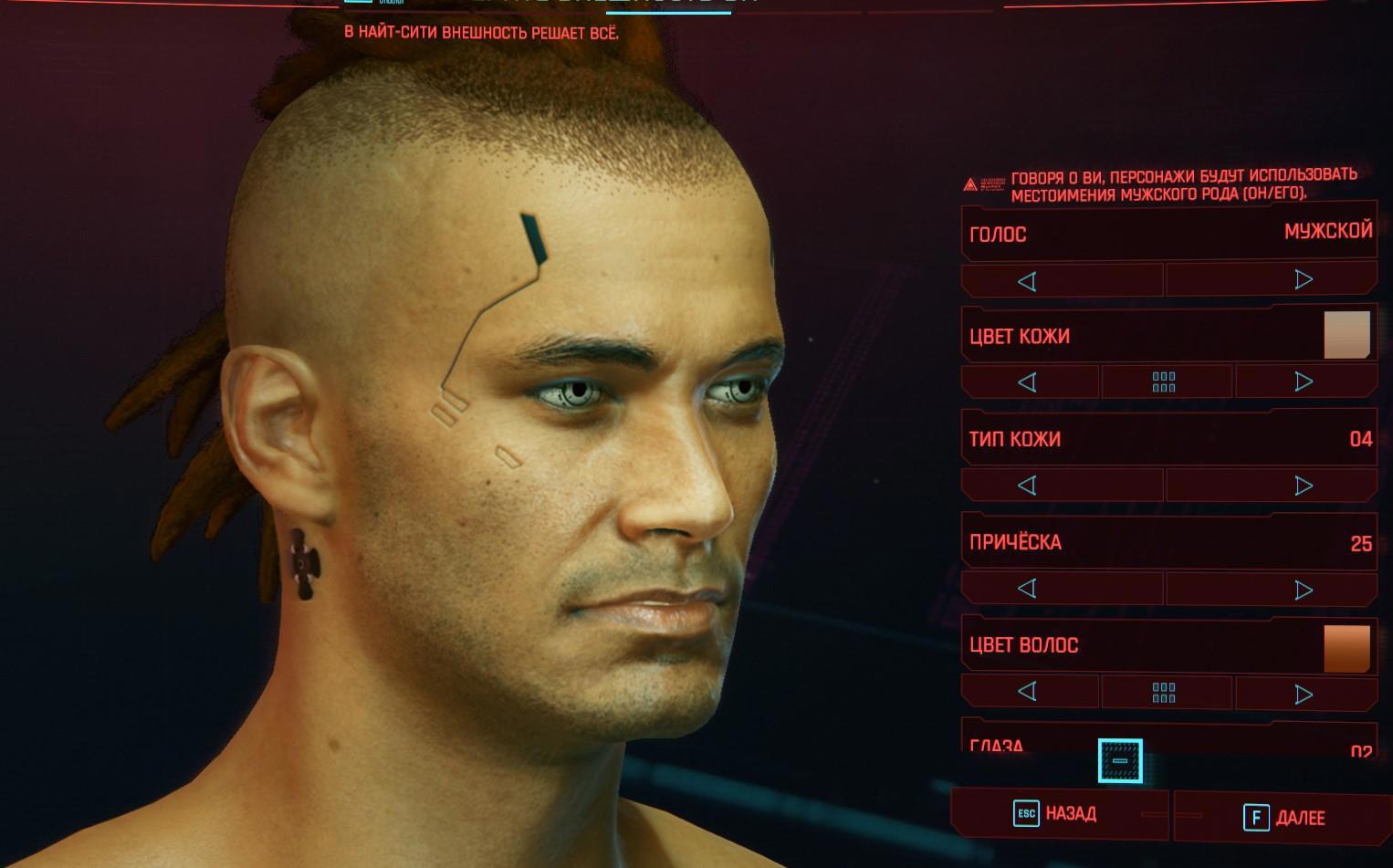
Task: Select previous ТИП КОЖИ skin type
Action: point(1027,486)
